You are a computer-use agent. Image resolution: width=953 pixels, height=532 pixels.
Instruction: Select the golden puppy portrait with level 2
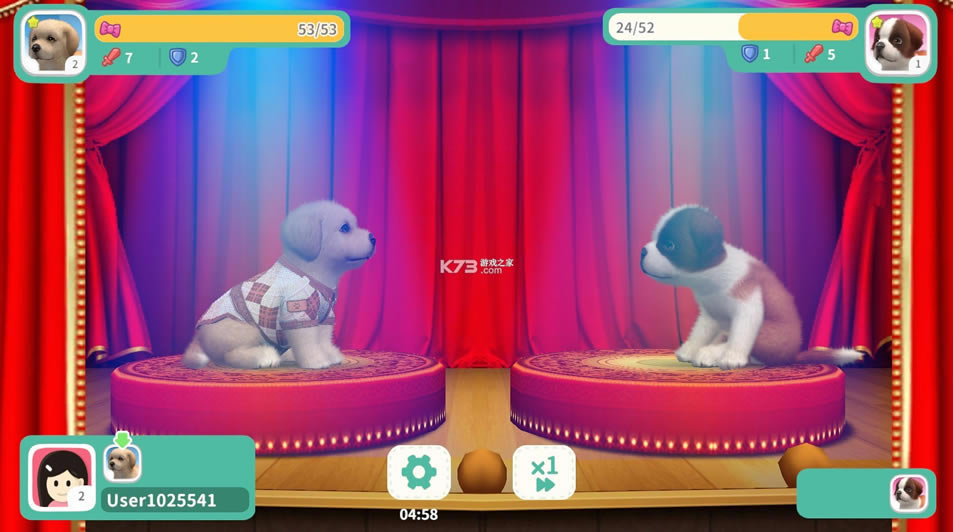(x=52, y=44)
